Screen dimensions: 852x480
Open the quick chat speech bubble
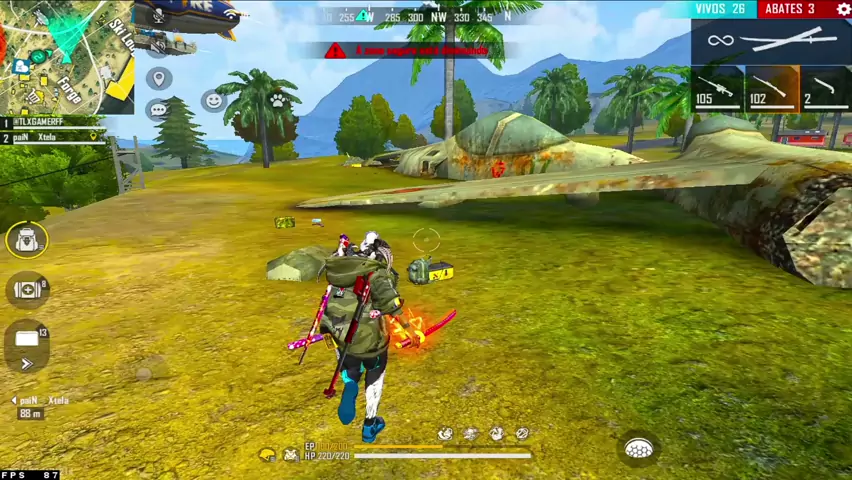[x=158, y=110]
